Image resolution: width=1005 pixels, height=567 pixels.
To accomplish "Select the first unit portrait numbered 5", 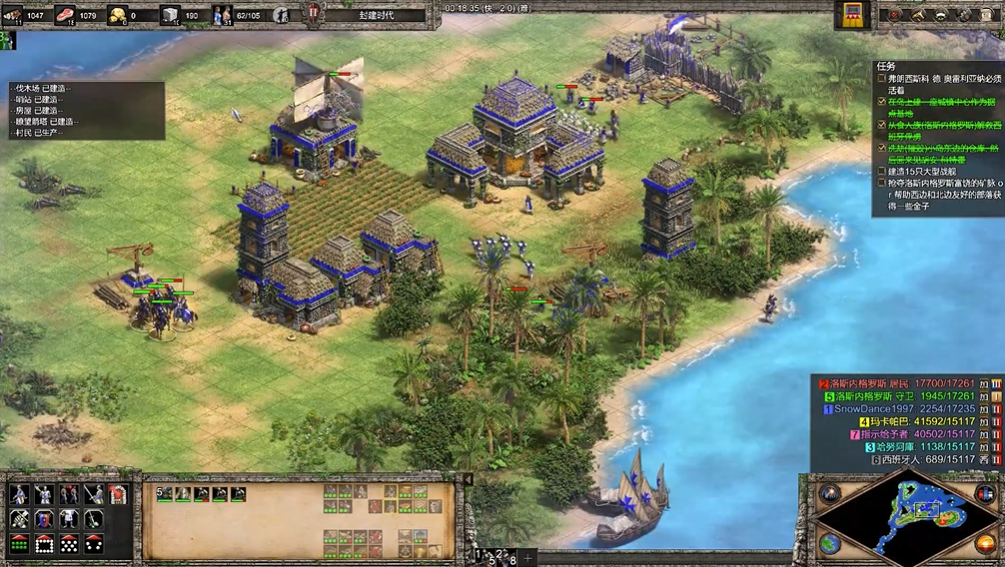I will coord(165,494).
